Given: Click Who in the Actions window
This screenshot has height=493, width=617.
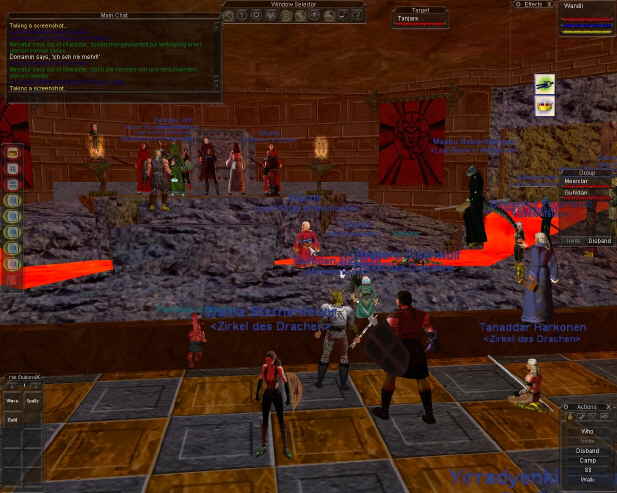Looking at the screenshot, I should click(x=587, y=430).
